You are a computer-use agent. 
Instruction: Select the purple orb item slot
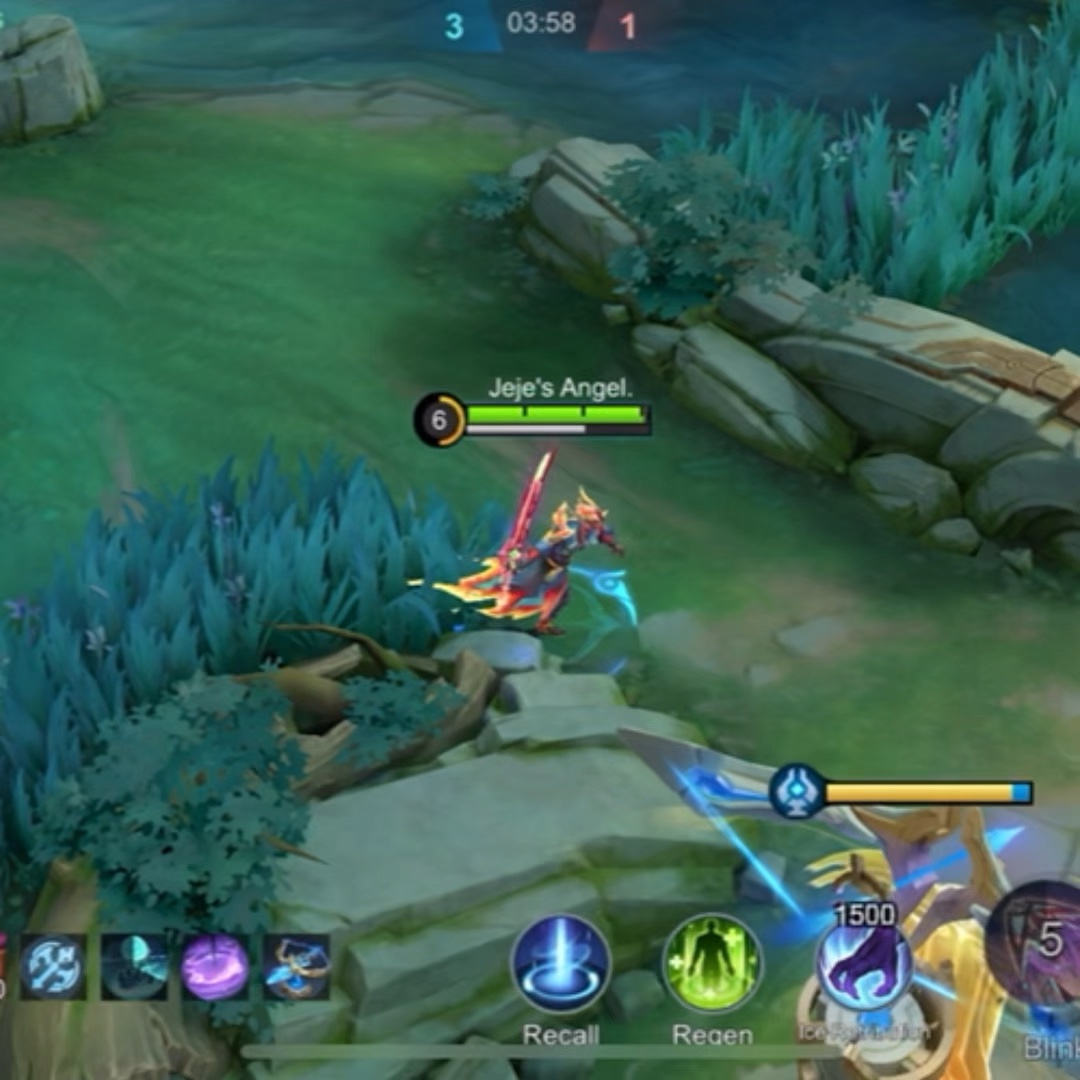point(215,967)
